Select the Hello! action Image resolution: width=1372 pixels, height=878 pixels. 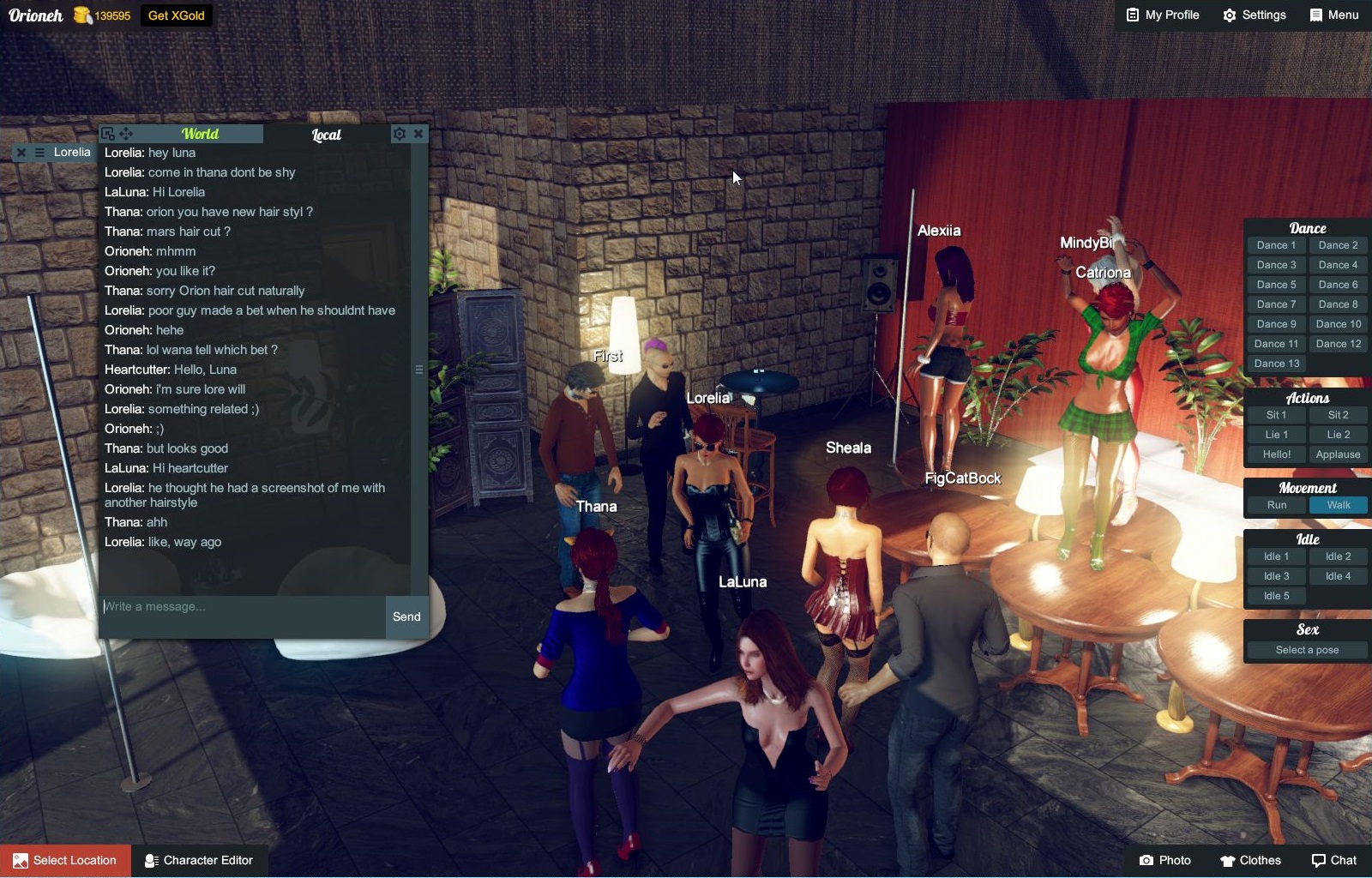[x=1276, y=454]
